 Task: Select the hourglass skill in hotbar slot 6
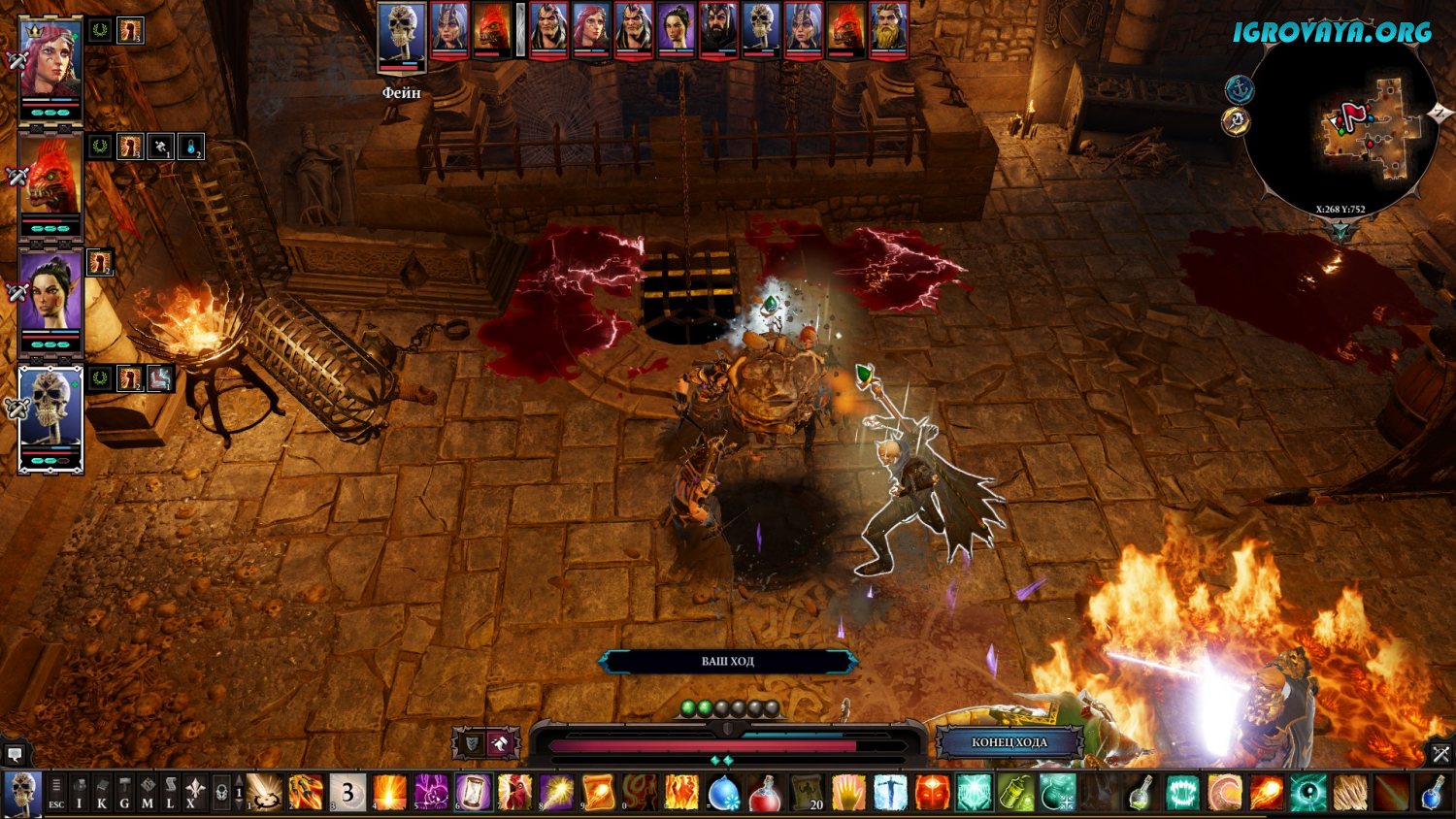click(474, 793)
